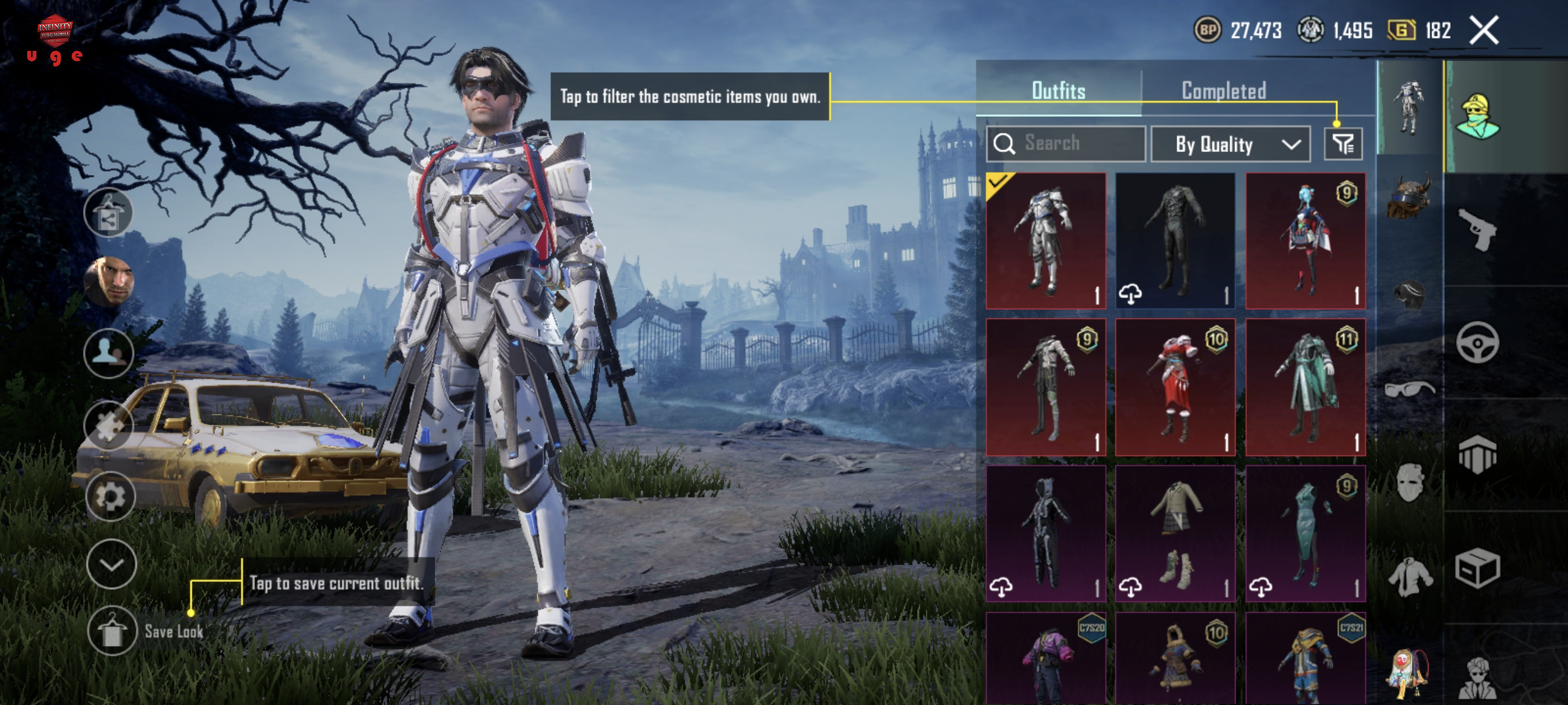The height and width of the screenshot is (705, 1568).
Task: Open the steering wheel vehicle category
Action: coord(1477,343)
